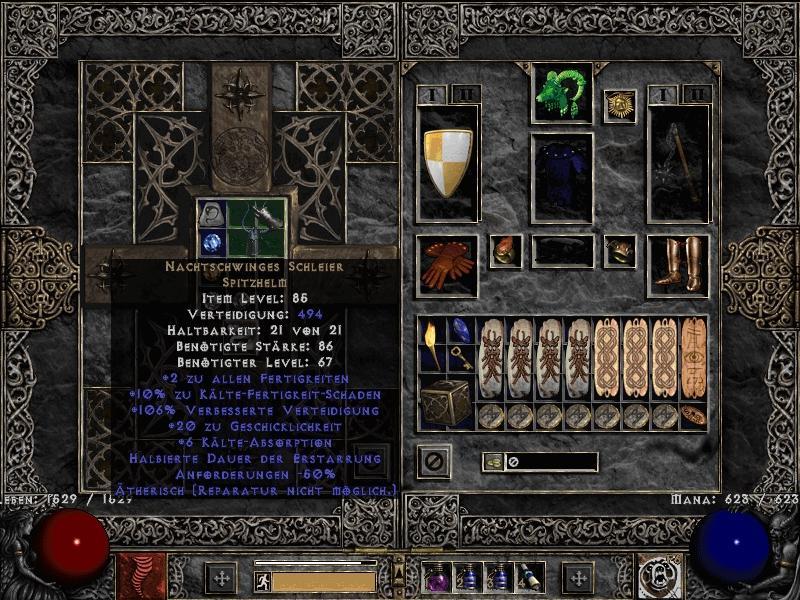The height and width of the screenshot is (600, 800).
Task: Click the gold drop button
Action: click(x=492, y=461)
